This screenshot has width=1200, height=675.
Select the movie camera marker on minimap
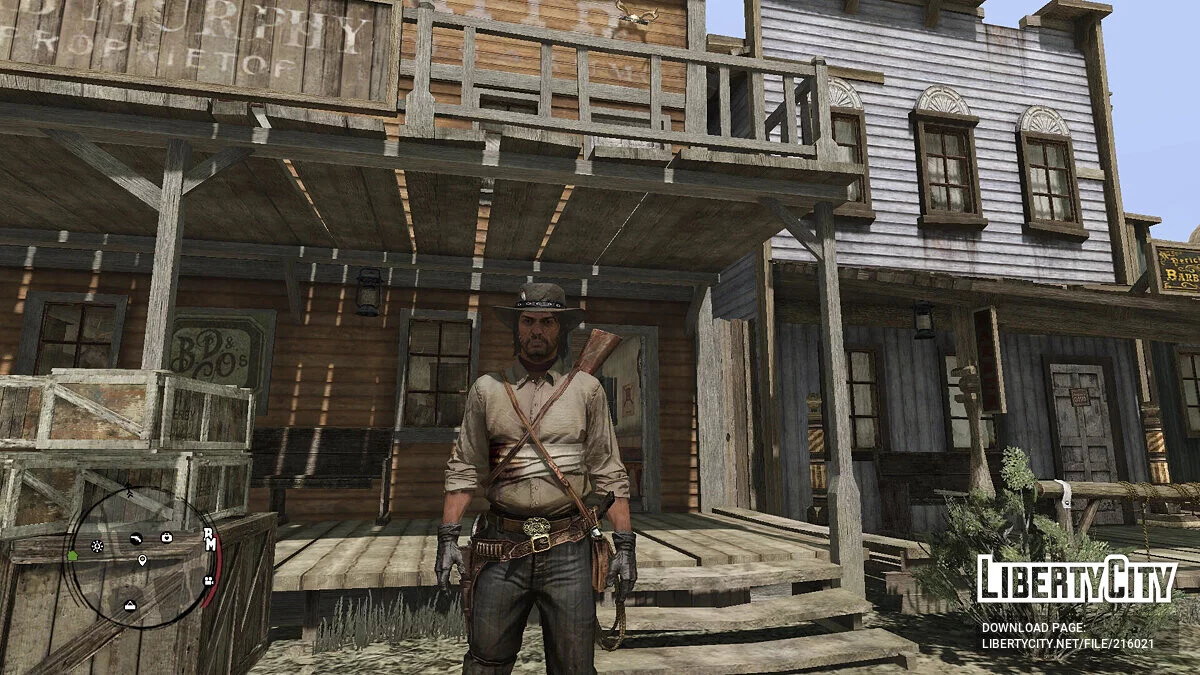[x=207, y=579]
